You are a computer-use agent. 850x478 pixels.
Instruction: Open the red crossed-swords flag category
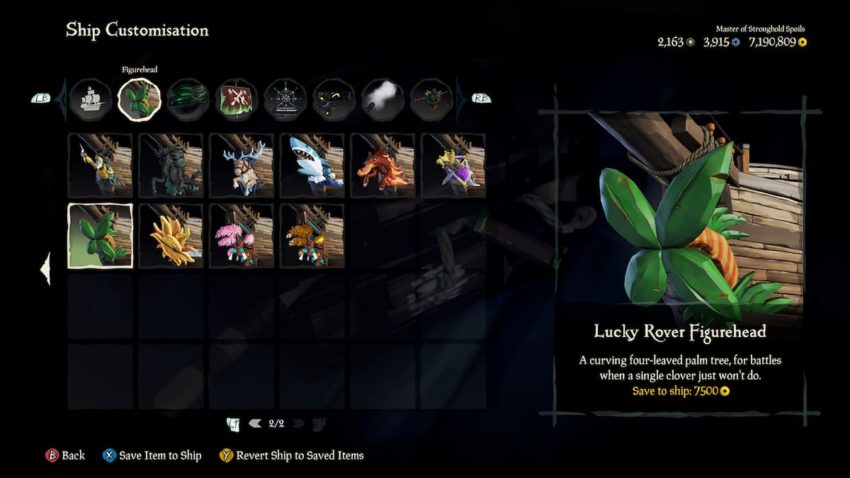237,99
